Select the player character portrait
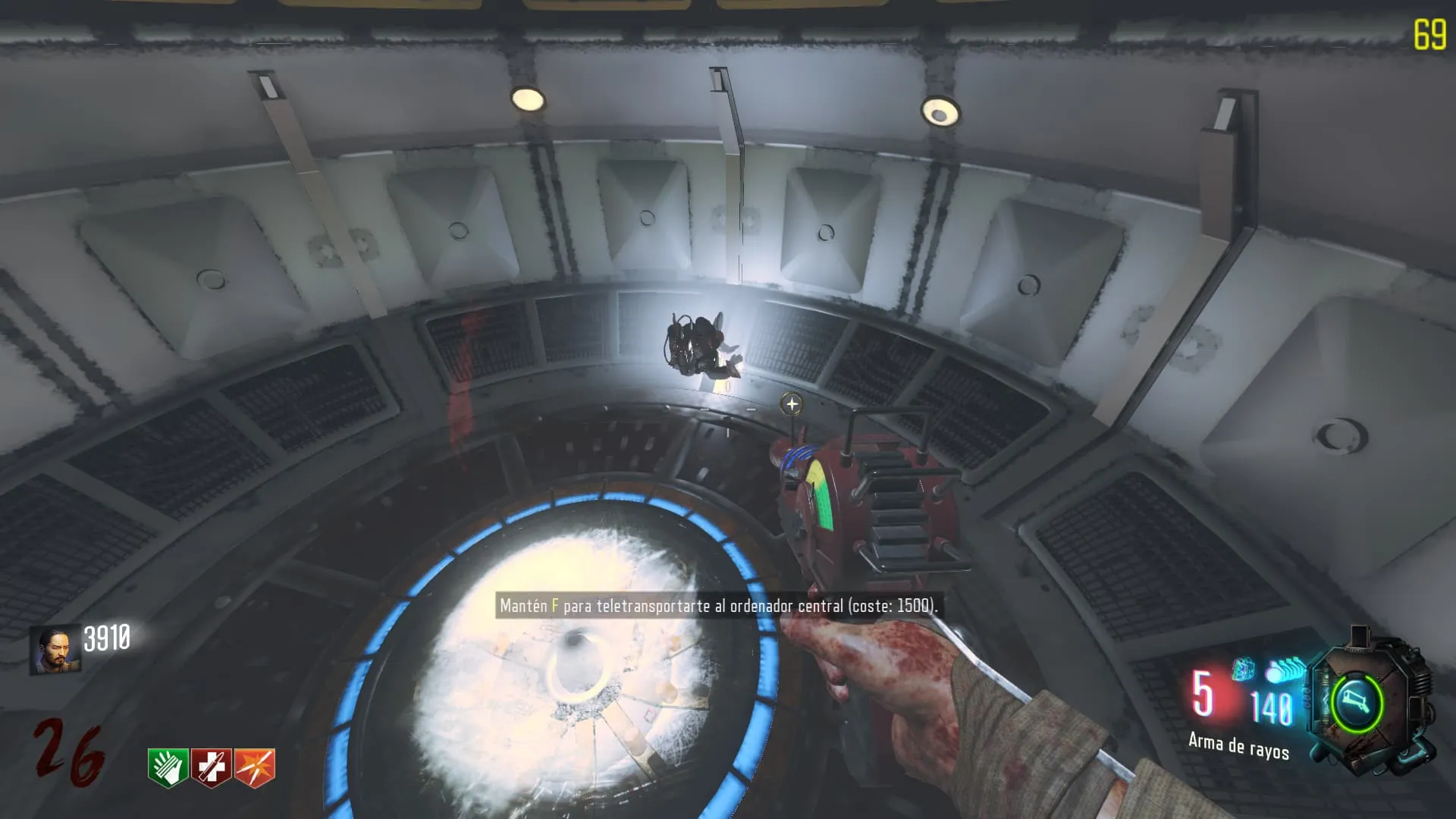 tap(55, 649)
